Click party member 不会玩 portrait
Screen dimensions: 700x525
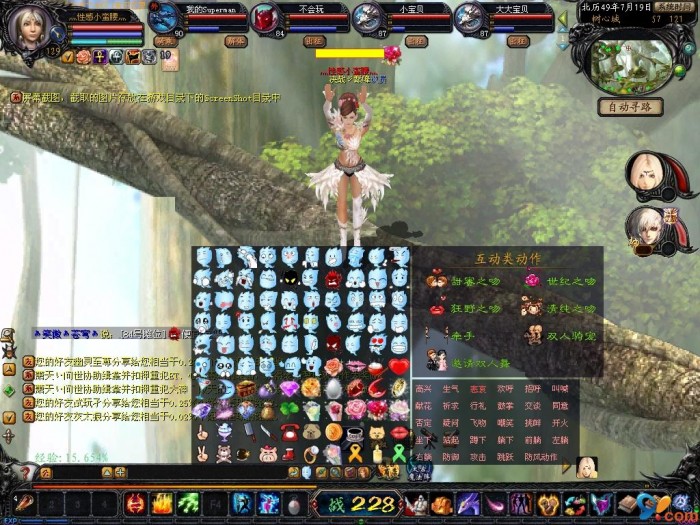click(x=266, y=18)
